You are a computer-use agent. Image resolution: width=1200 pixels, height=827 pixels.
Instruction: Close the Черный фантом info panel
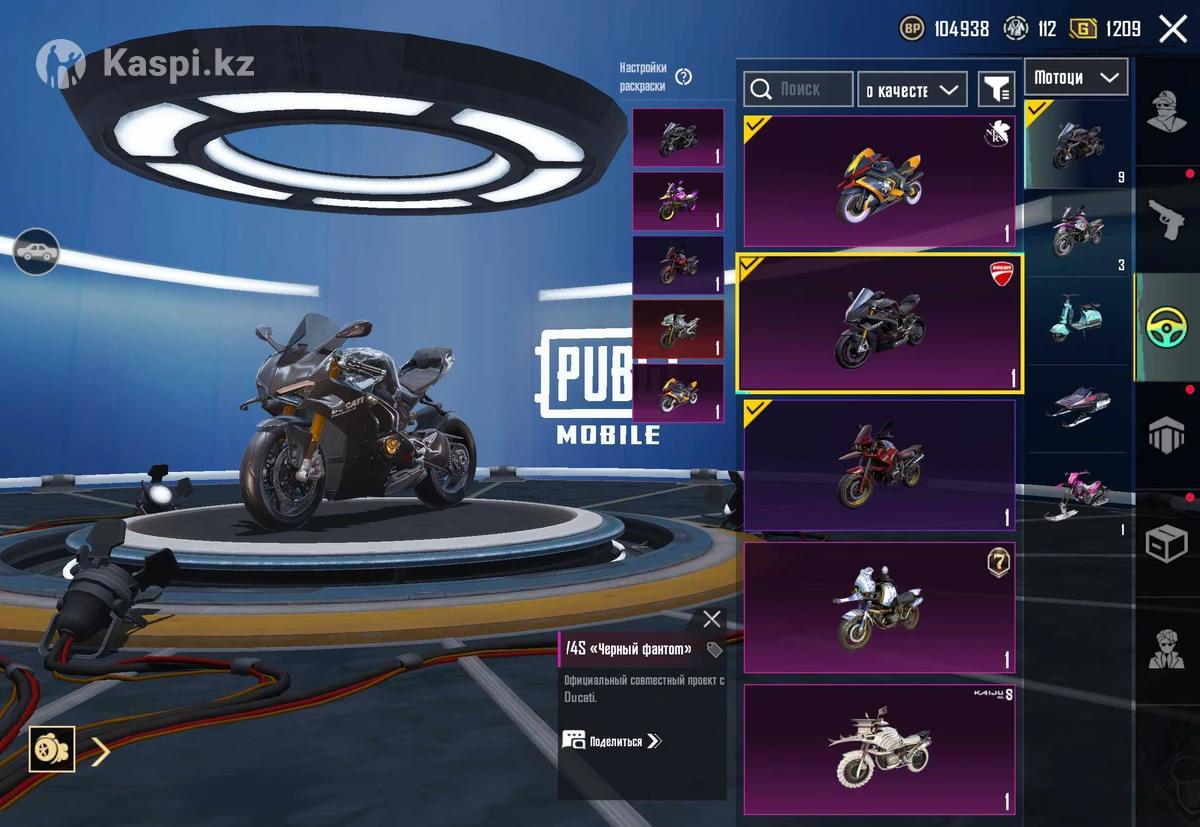(x=711, y=619)
